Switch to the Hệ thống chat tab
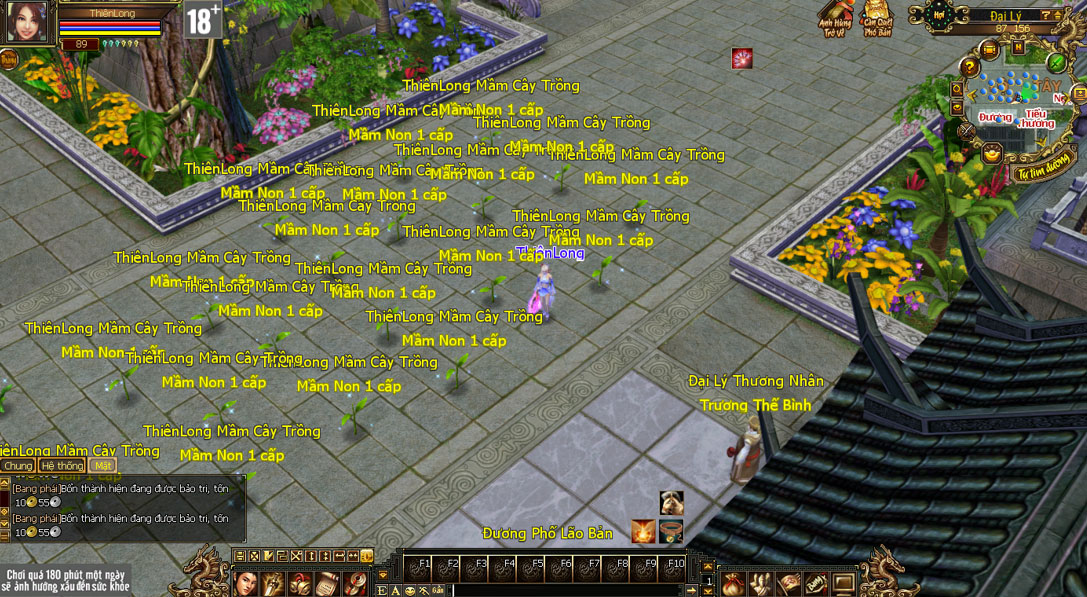 click(62, 465)
